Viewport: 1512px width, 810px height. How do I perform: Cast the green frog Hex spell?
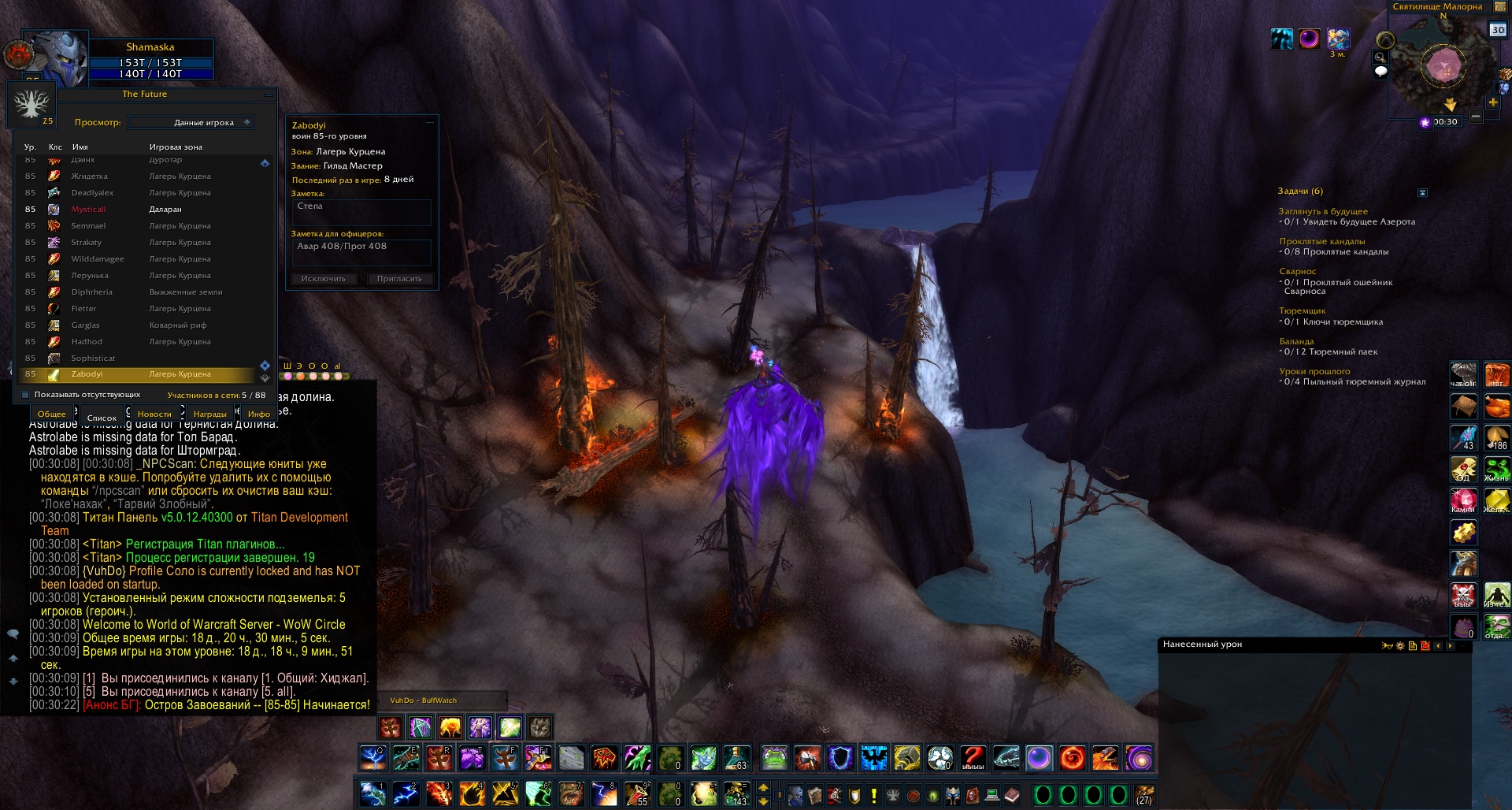(774, 758)
